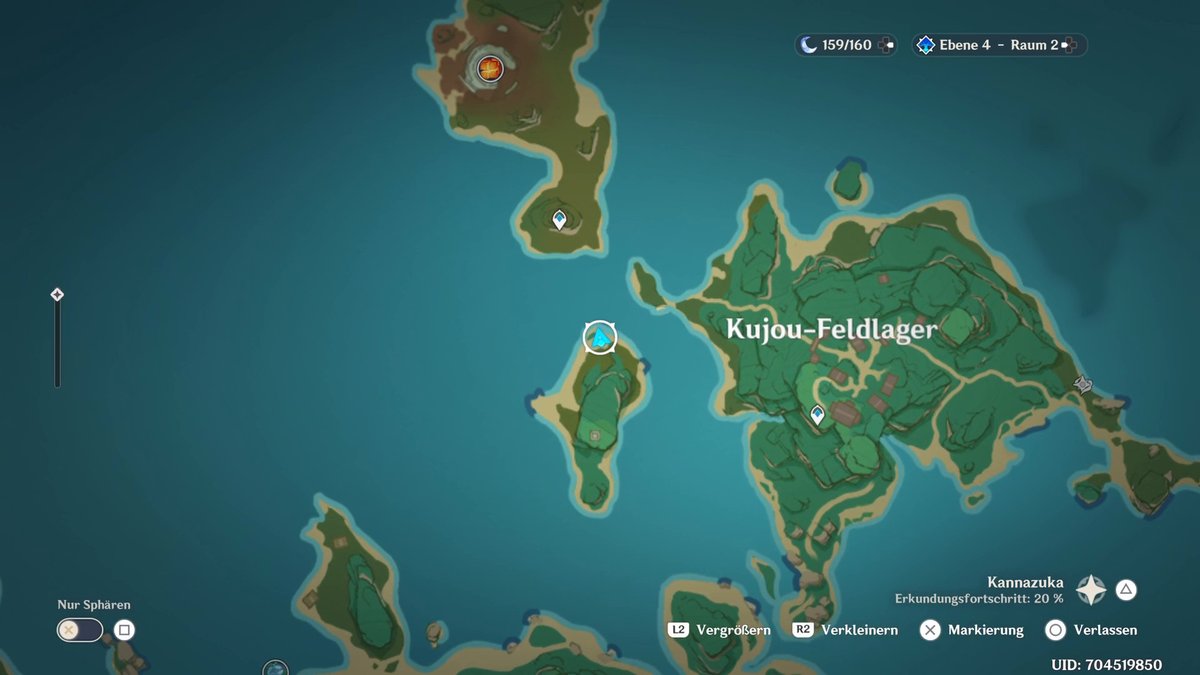Open the Kannazuka compass region icon
The image size is (1200, 675).
1090,590
